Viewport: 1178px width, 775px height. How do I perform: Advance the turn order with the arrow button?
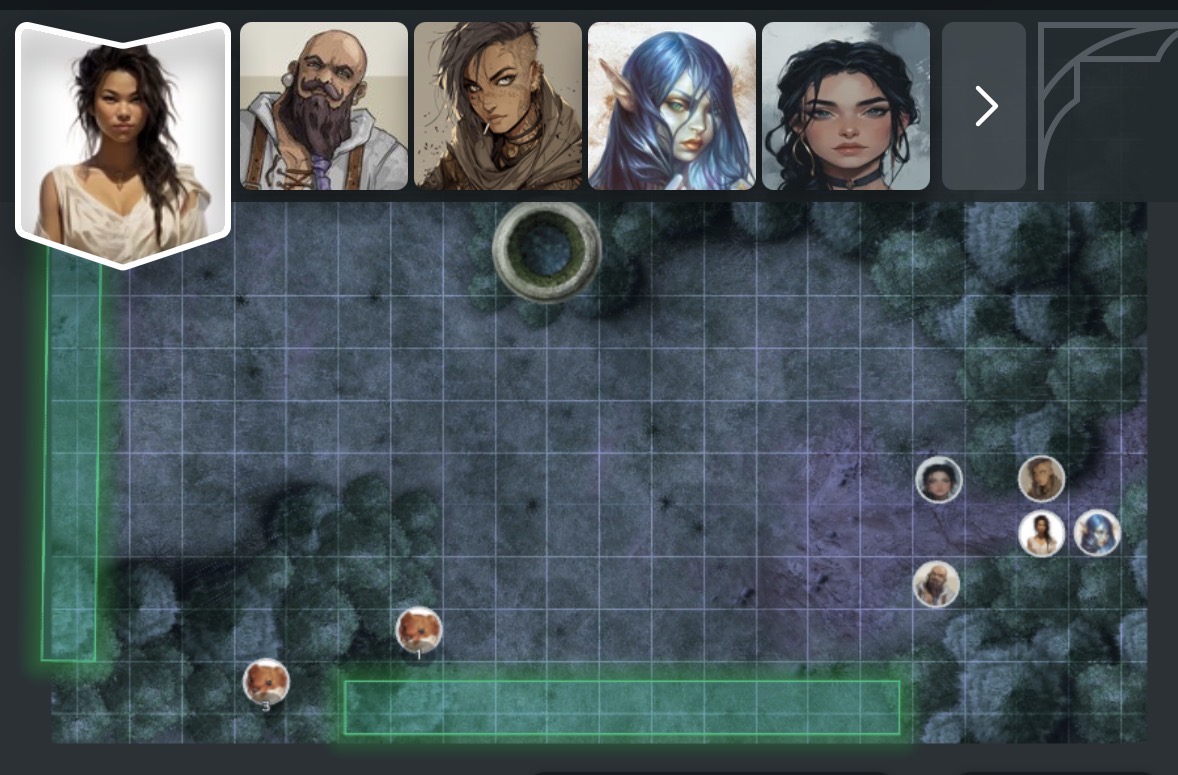click(x=985, y=106)
